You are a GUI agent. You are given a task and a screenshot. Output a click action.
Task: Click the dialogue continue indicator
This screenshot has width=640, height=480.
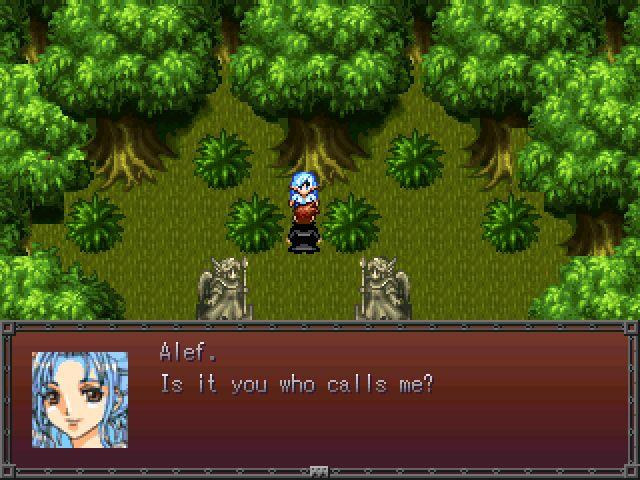[x=319, y=469]
